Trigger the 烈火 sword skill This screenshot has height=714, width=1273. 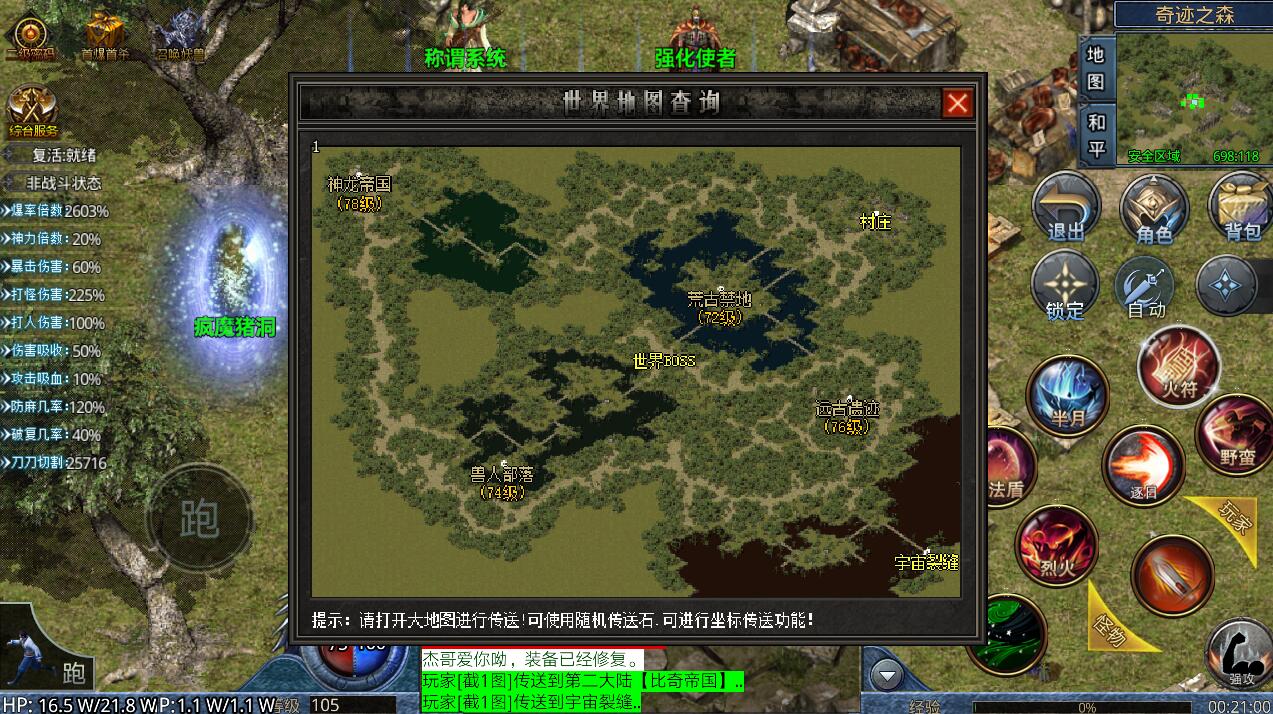click(1057, 546)
